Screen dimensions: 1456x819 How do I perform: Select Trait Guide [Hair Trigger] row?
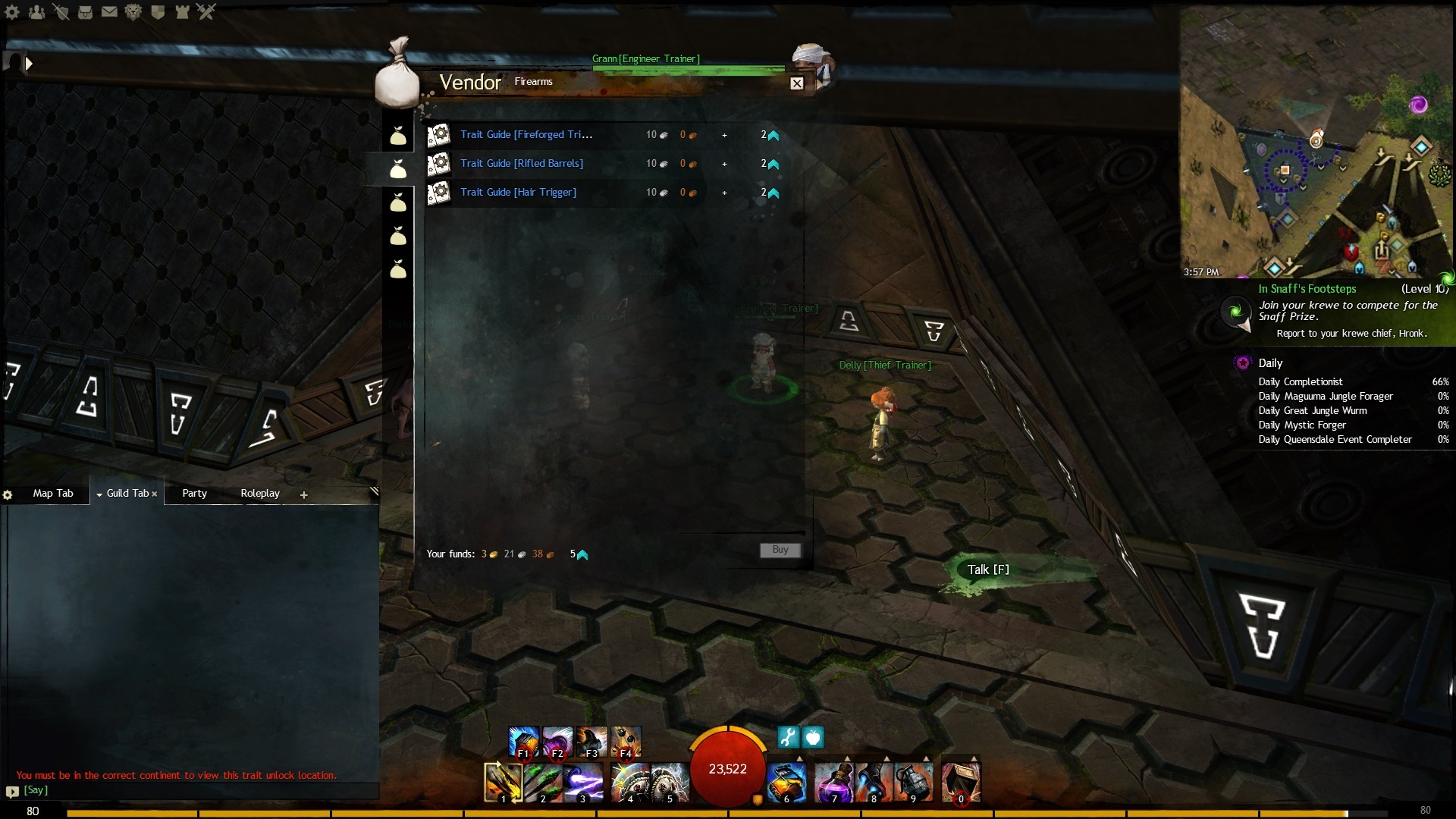(x=519, y=193)
